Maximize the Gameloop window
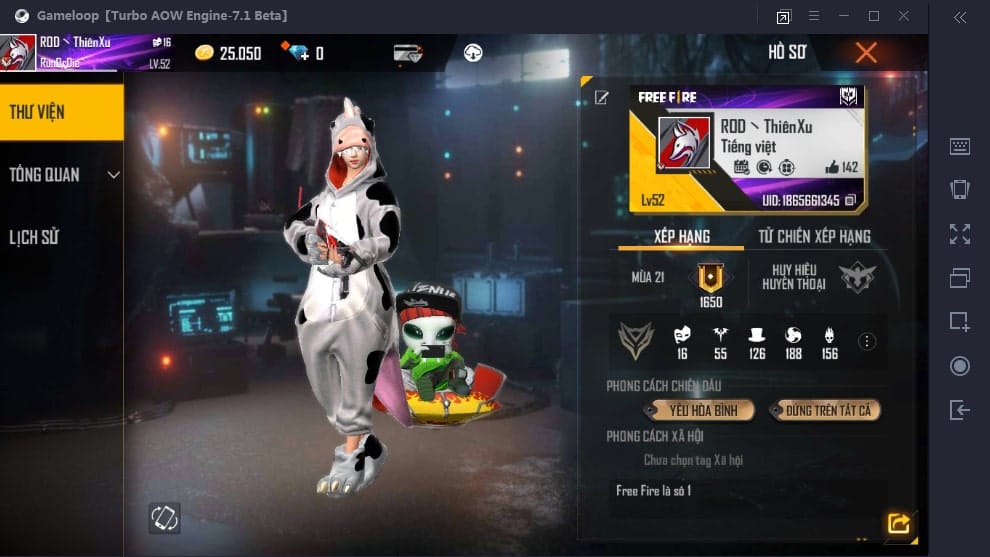Viewport: 990px width, 557px height. [874, 16]
